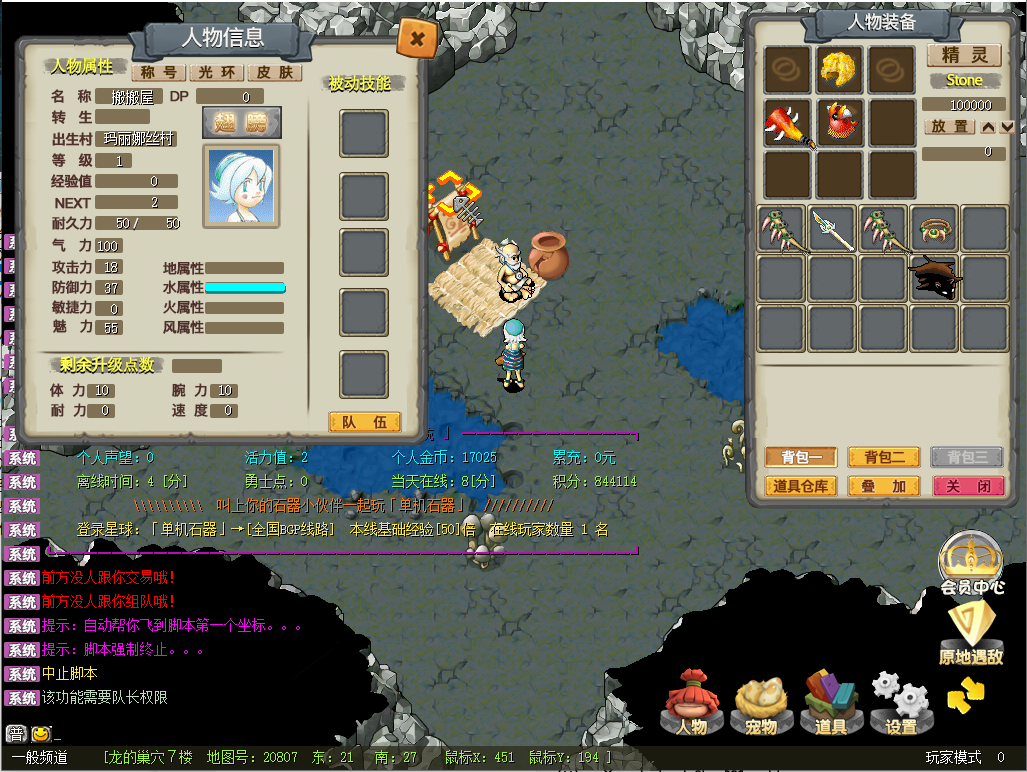Viewport: 1027px width, 772px height.
Task: Switch to 背包一 bag tab
Action: pyautogui.click(x=801, y=457)
